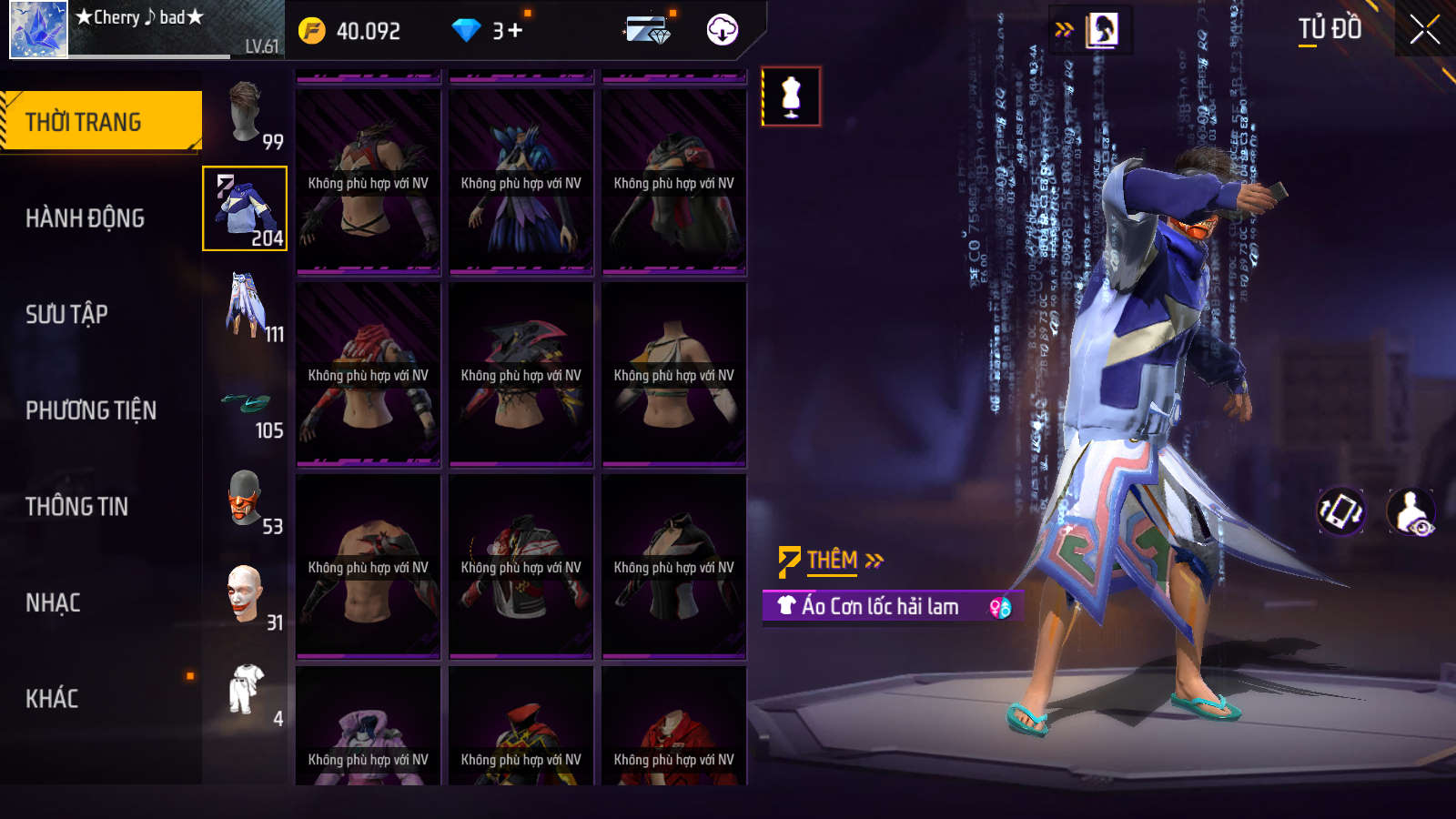Open the shoes category showing 105
1456x819 pixels.
[x=246, y=406]
